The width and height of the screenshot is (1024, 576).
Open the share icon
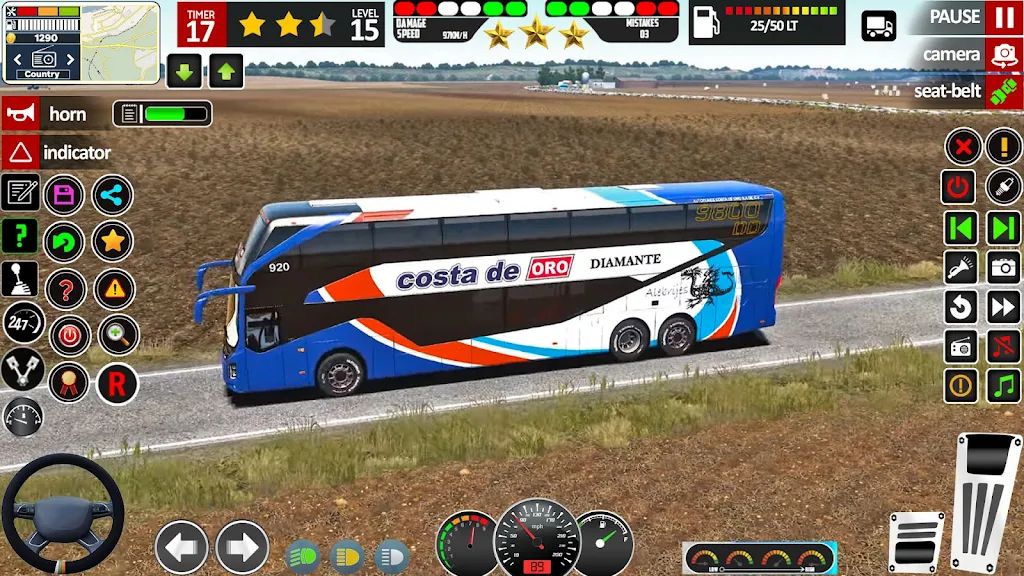coord(112,195)
